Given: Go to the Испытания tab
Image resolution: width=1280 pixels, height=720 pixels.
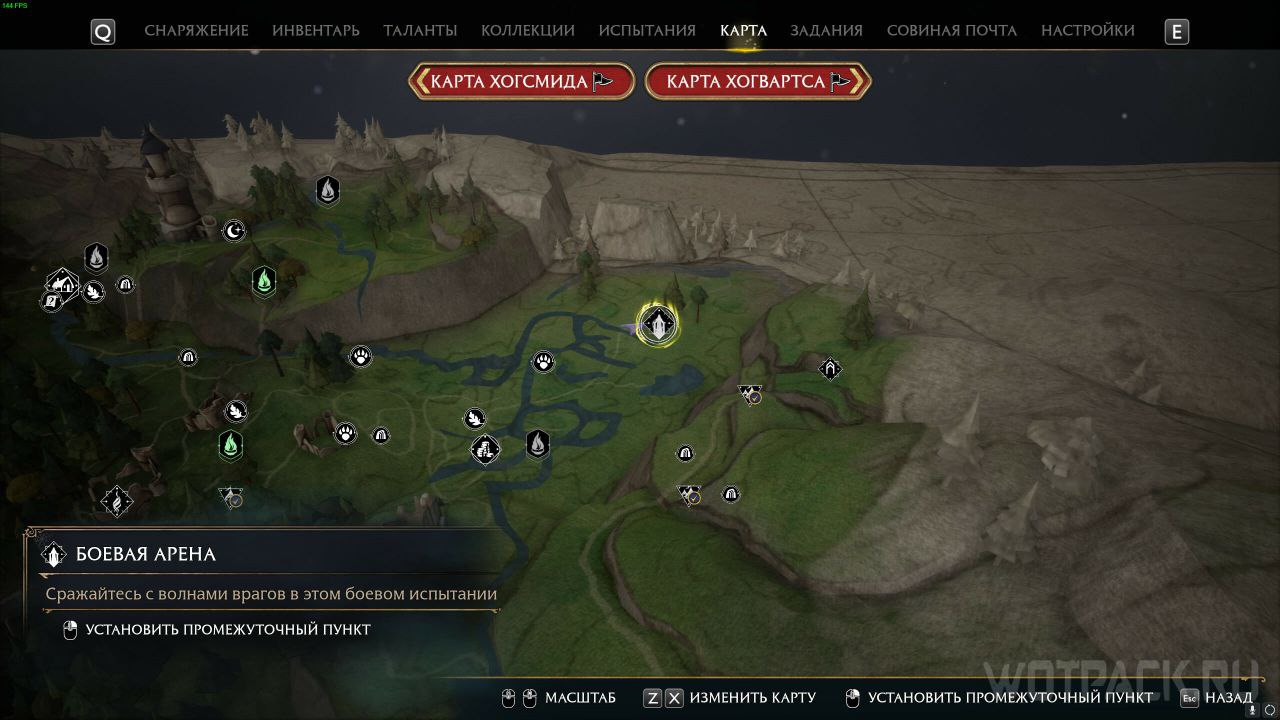Looking at the screenshot, I should coord(647,30).
